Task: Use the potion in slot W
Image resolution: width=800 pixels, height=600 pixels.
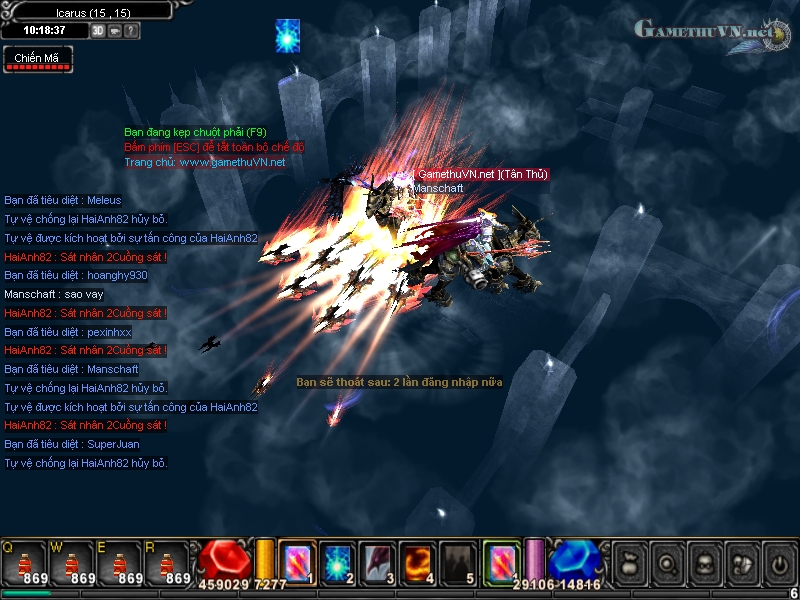Action: (x=70, y=565)
